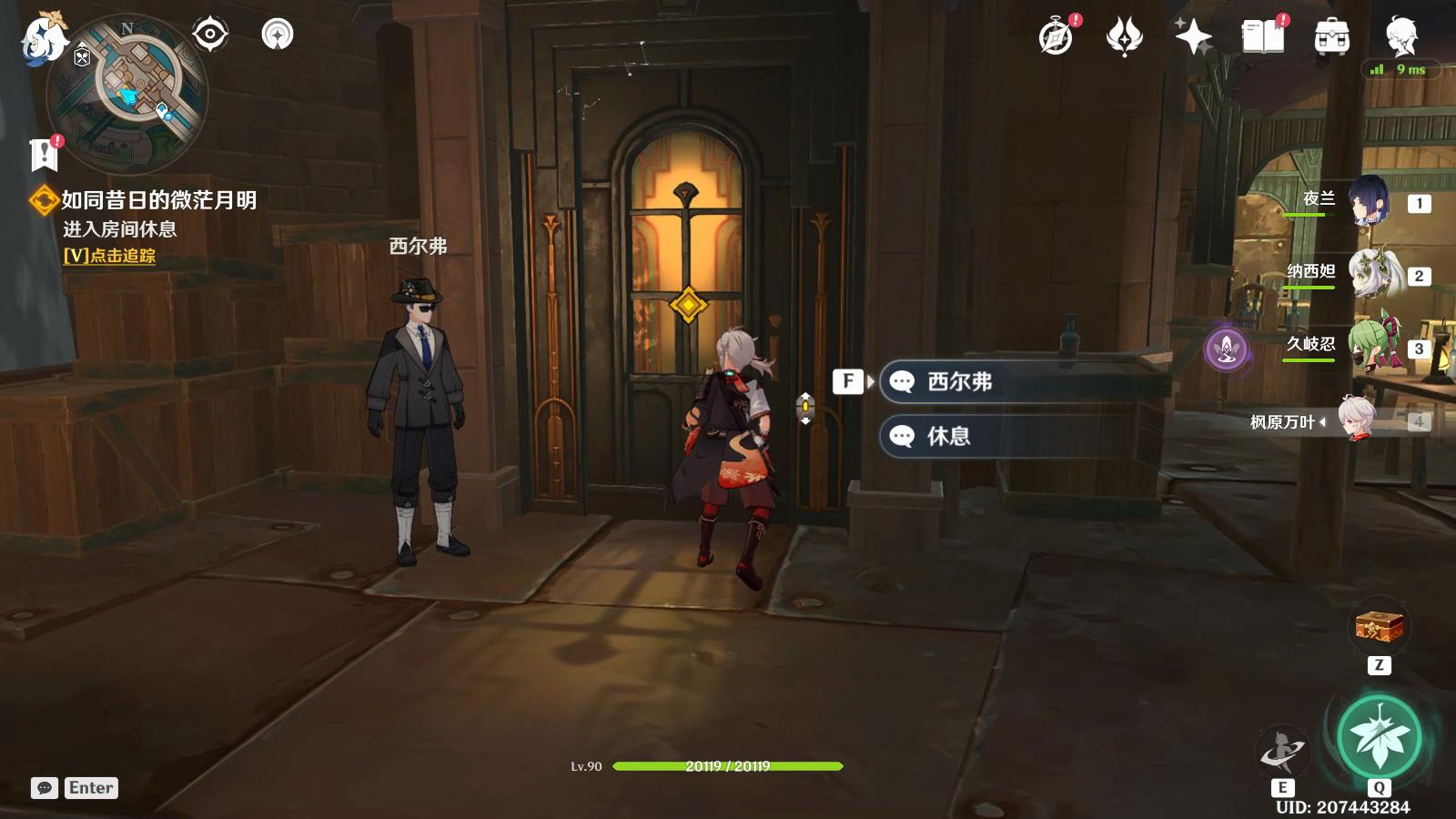Open the wish star icon

(1193, 37)
